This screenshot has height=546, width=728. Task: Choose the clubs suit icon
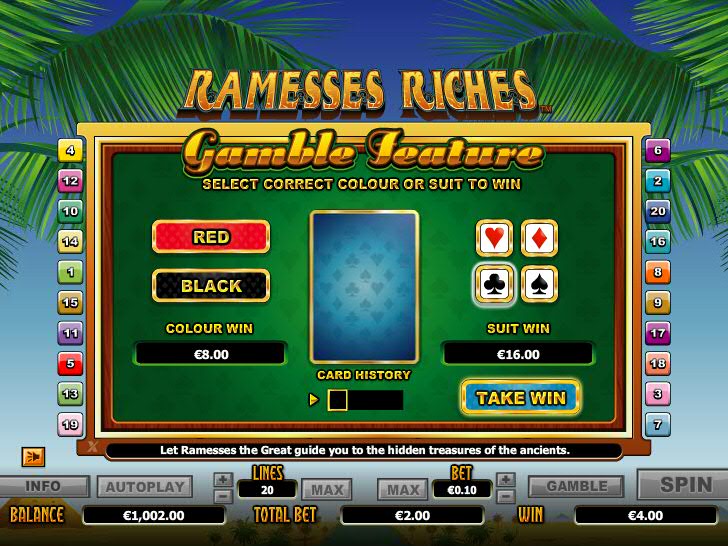495,284
